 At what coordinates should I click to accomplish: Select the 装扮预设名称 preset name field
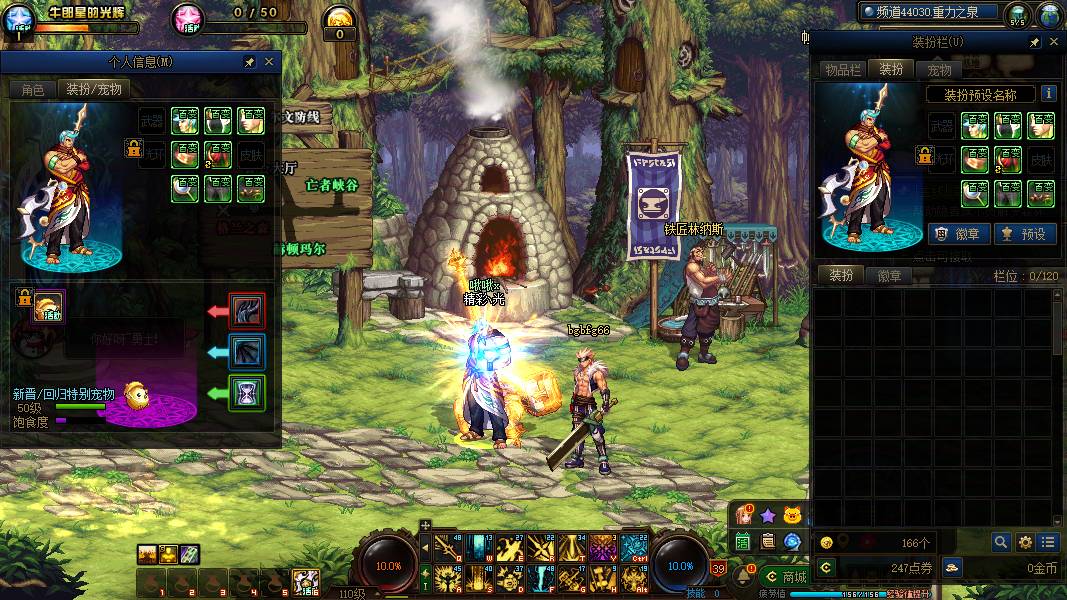click(980, 94)
